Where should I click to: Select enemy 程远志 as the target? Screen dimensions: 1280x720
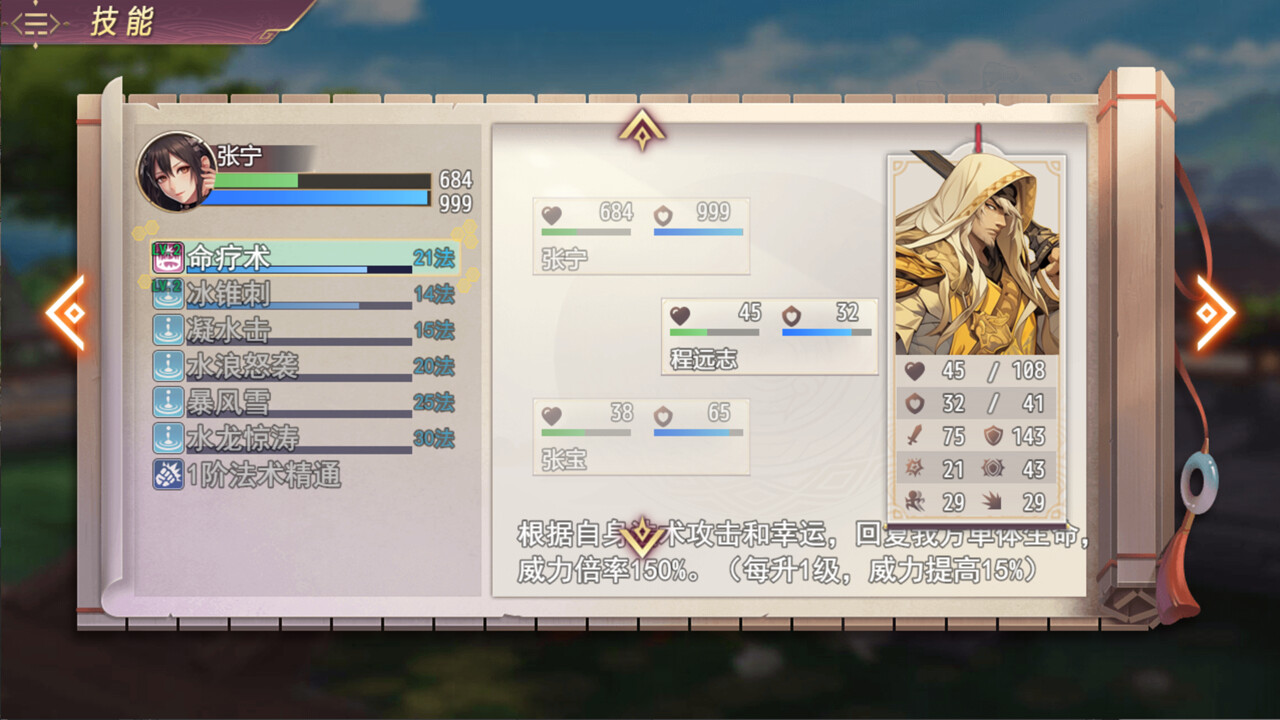768,336
